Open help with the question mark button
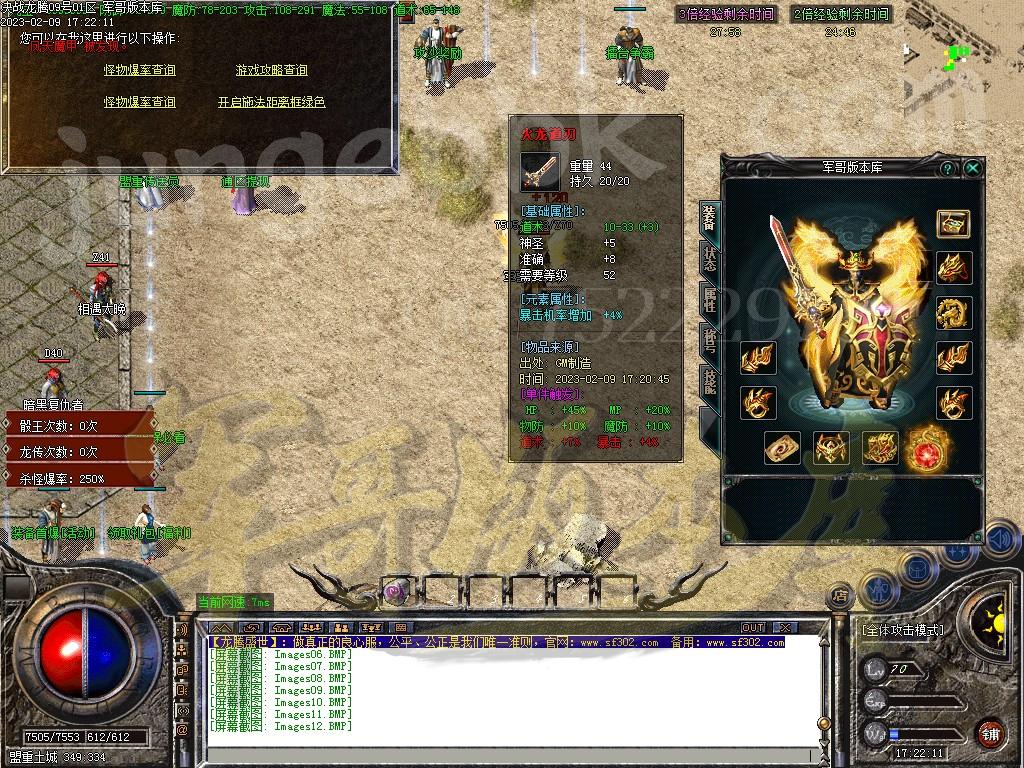Image resolution: width=1024 pixels, height=768 pixels. point(947,169)
